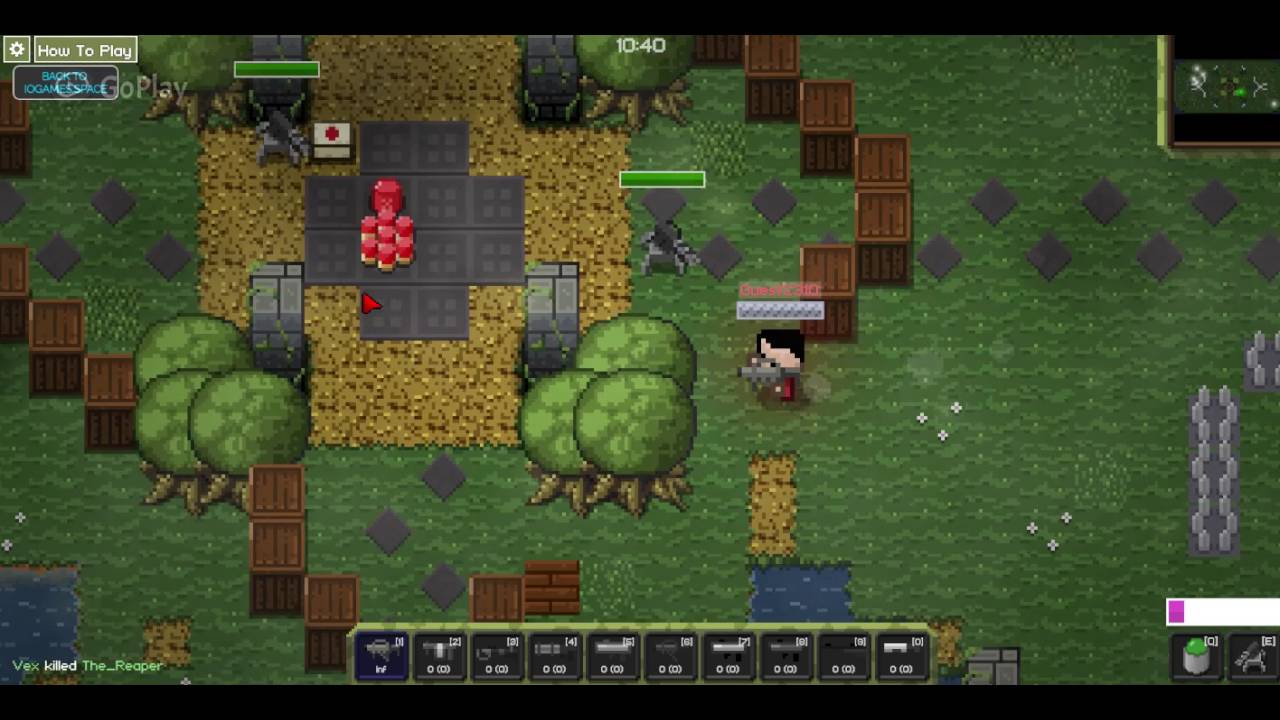
Task: Click Guest's health bar
Action: point(780,310)
